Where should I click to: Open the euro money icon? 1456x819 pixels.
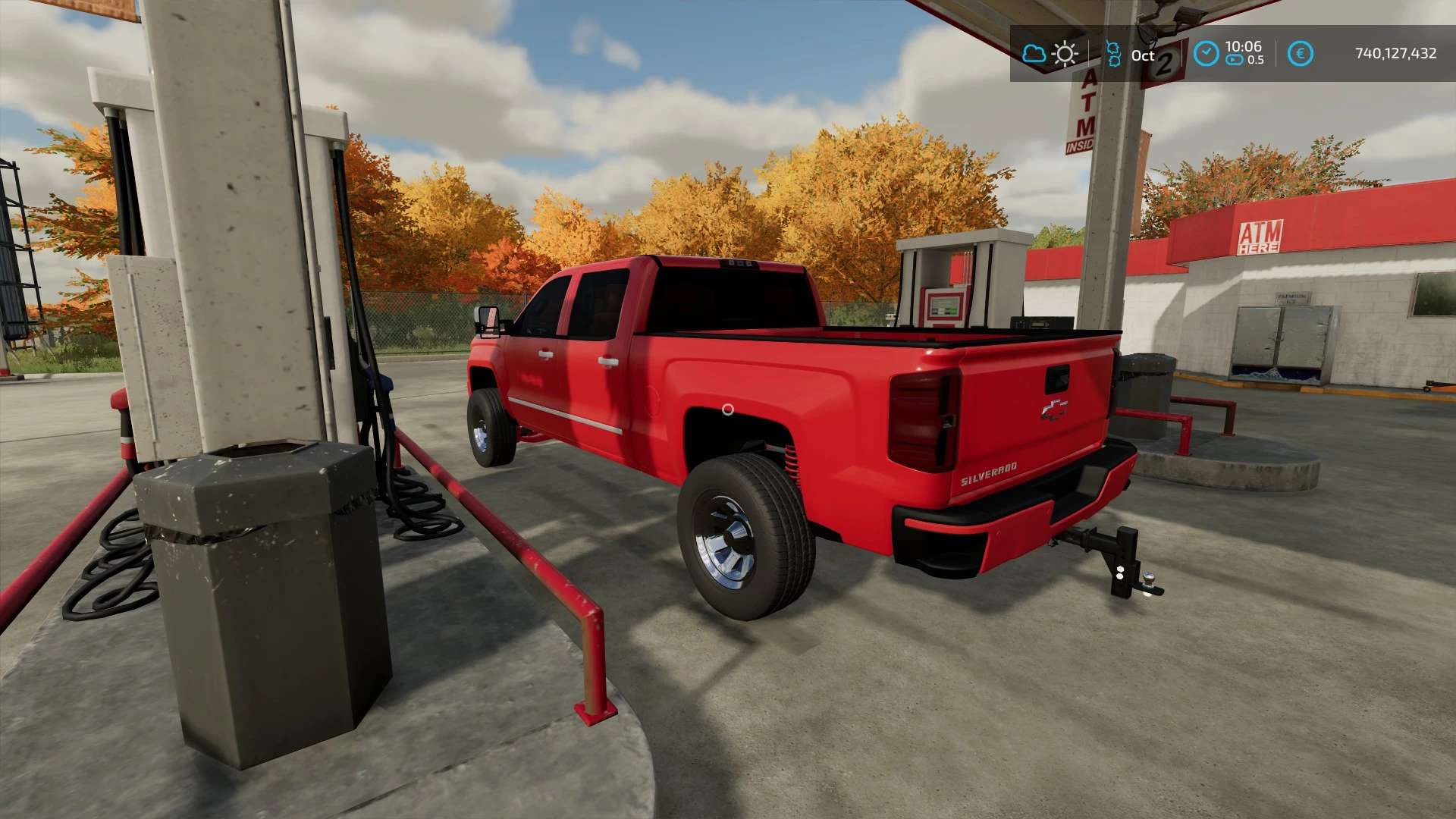click(1300, 54)
